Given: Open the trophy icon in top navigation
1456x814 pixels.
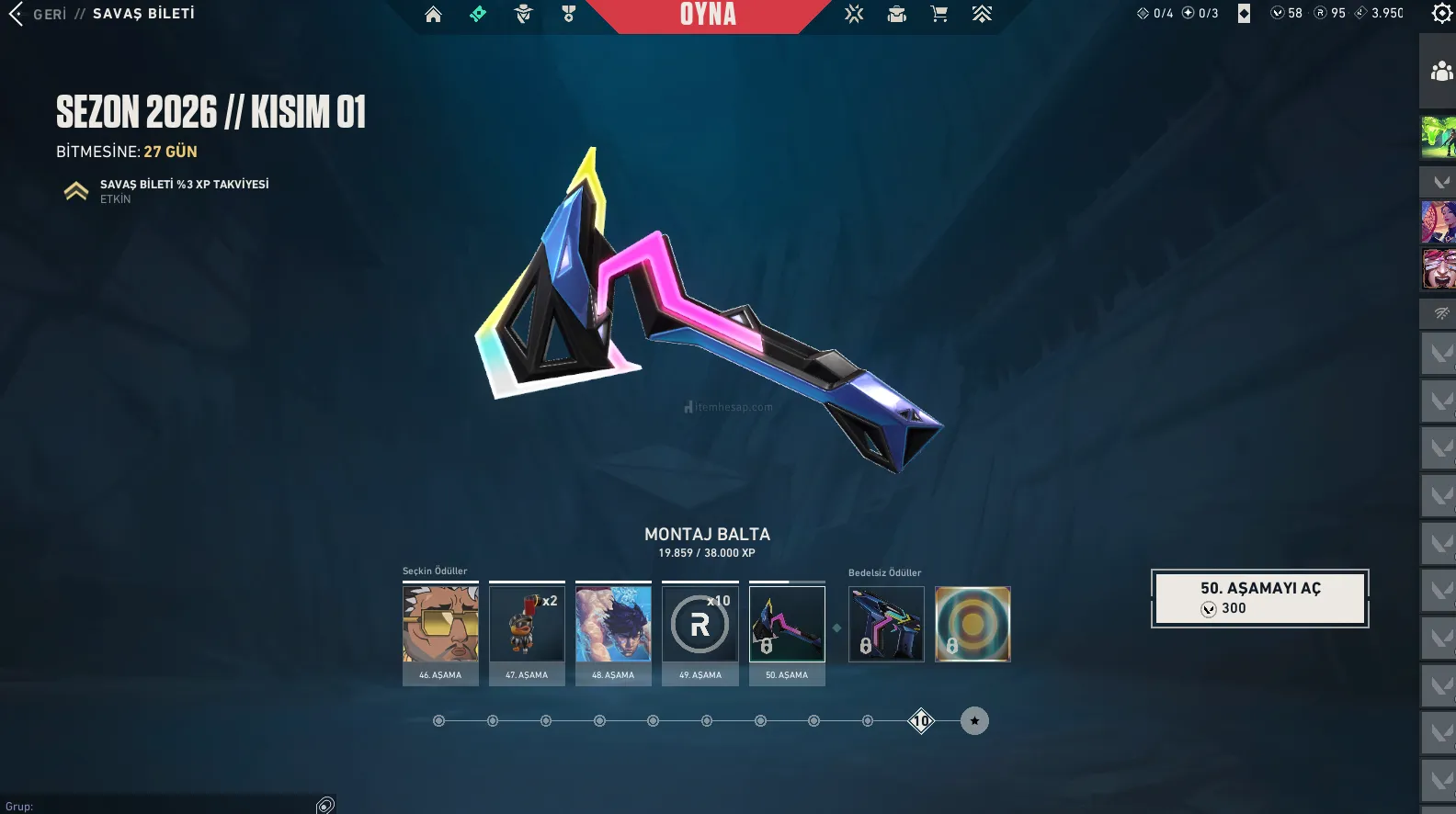Looking at the screenshot, I should [569, 15].
